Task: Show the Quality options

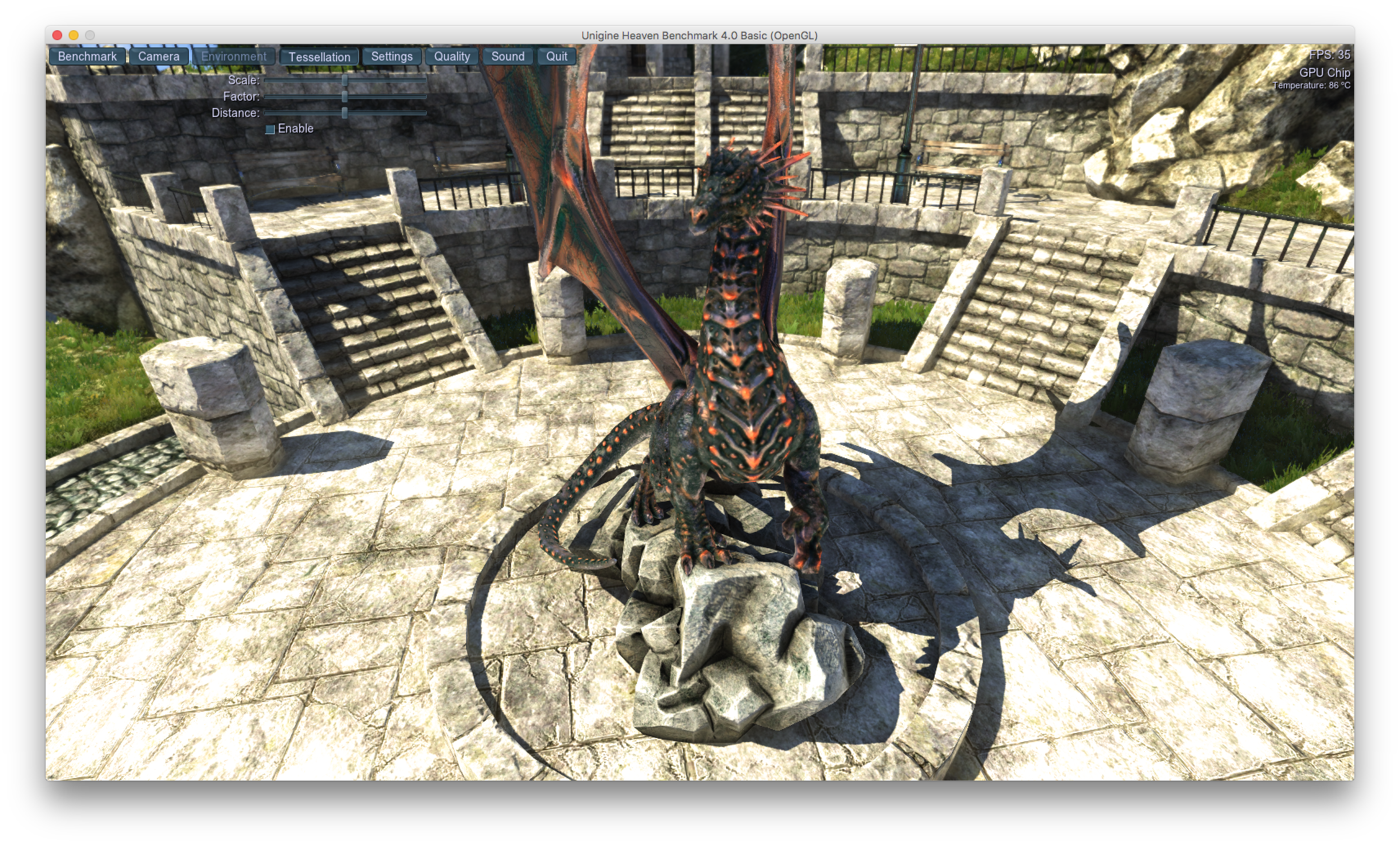Action: tap(452, 56)
